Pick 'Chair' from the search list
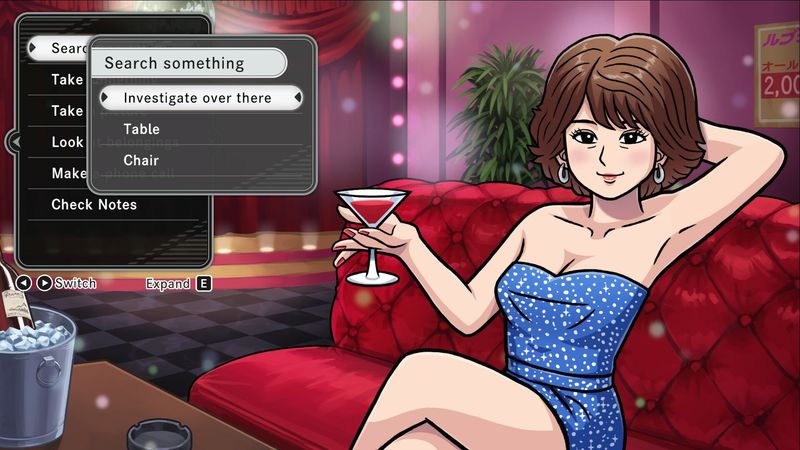This screenshot has width=800, height=450. (140, 160)
